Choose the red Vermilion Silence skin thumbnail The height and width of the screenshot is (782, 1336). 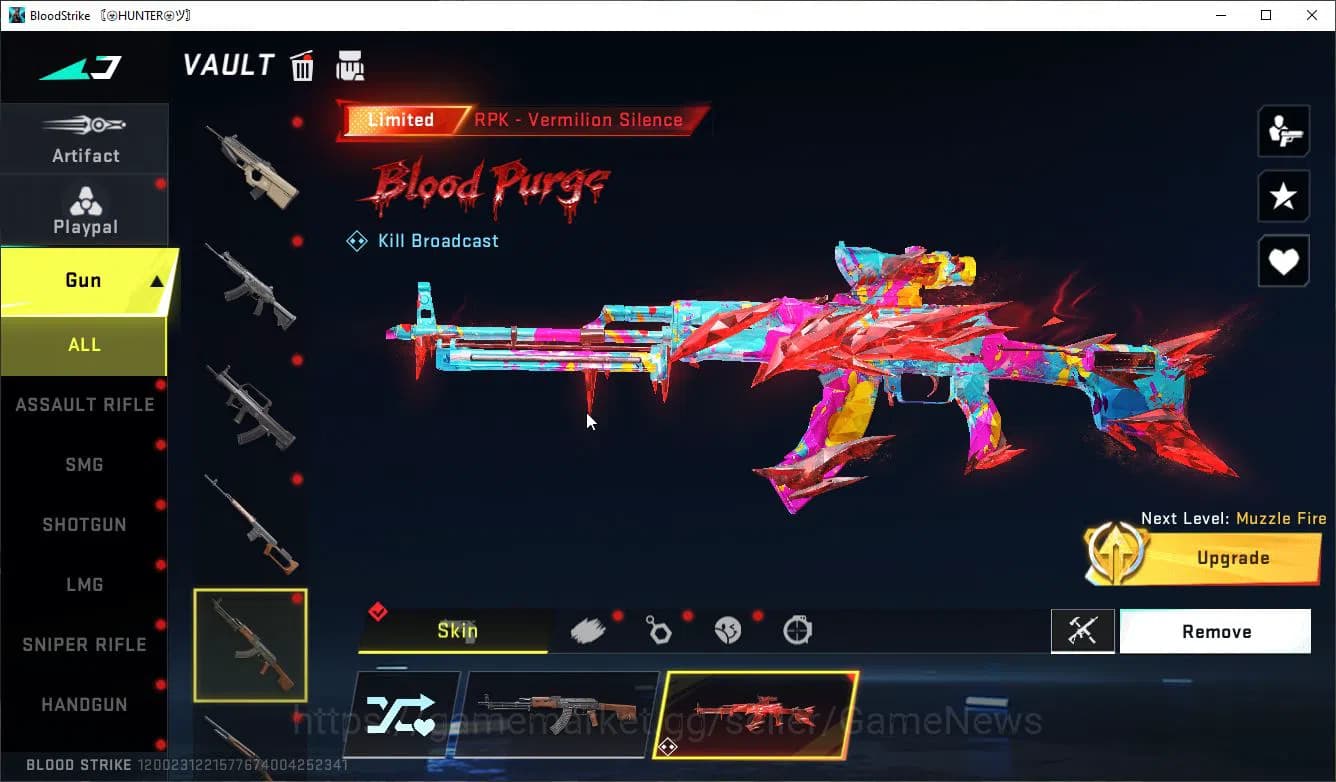point(757,714)
